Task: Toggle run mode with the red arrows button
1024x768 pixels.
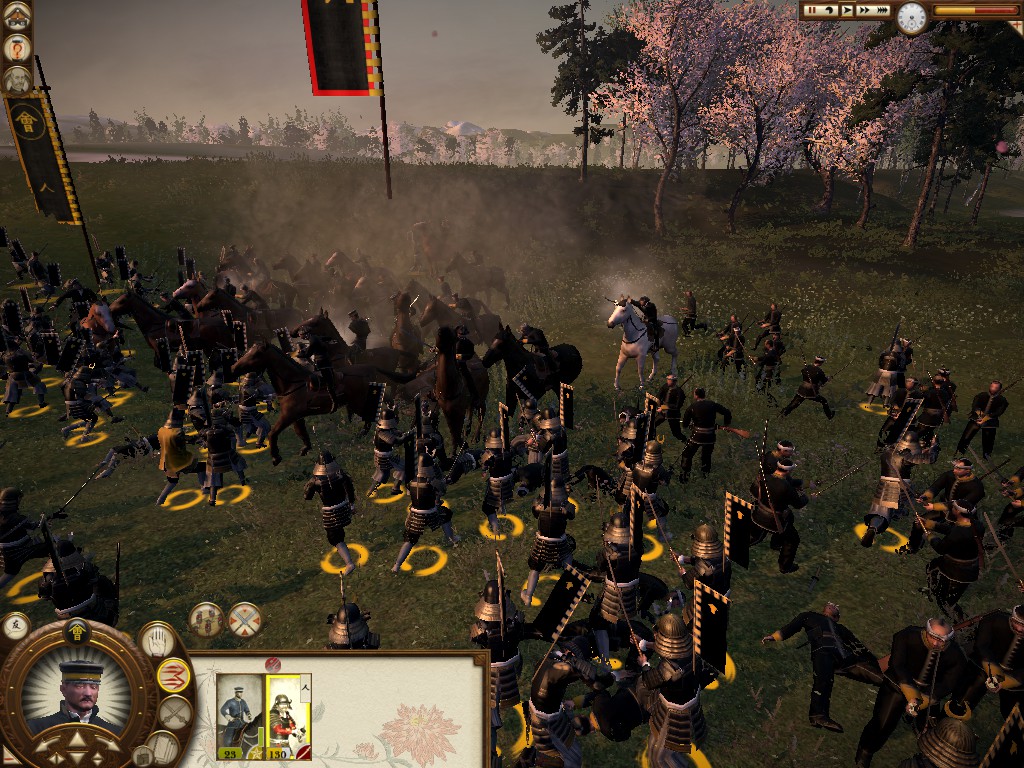Action: [174, 675]
